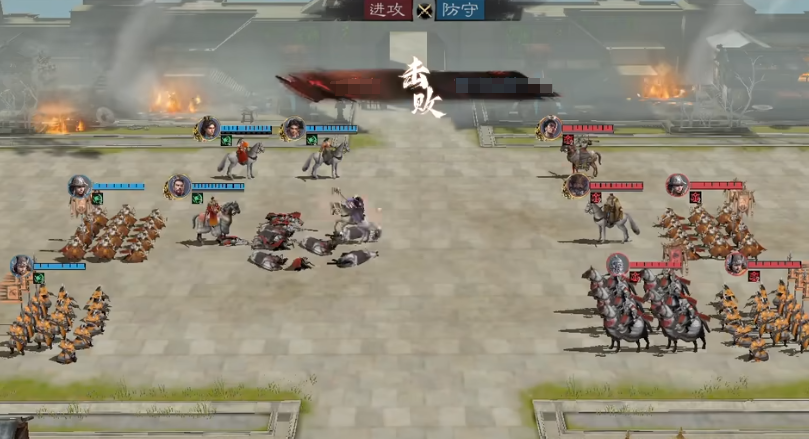Select the blue 防守 defense label
The image size is (809, 439).
pyautogui.click(x=460, y=10)
